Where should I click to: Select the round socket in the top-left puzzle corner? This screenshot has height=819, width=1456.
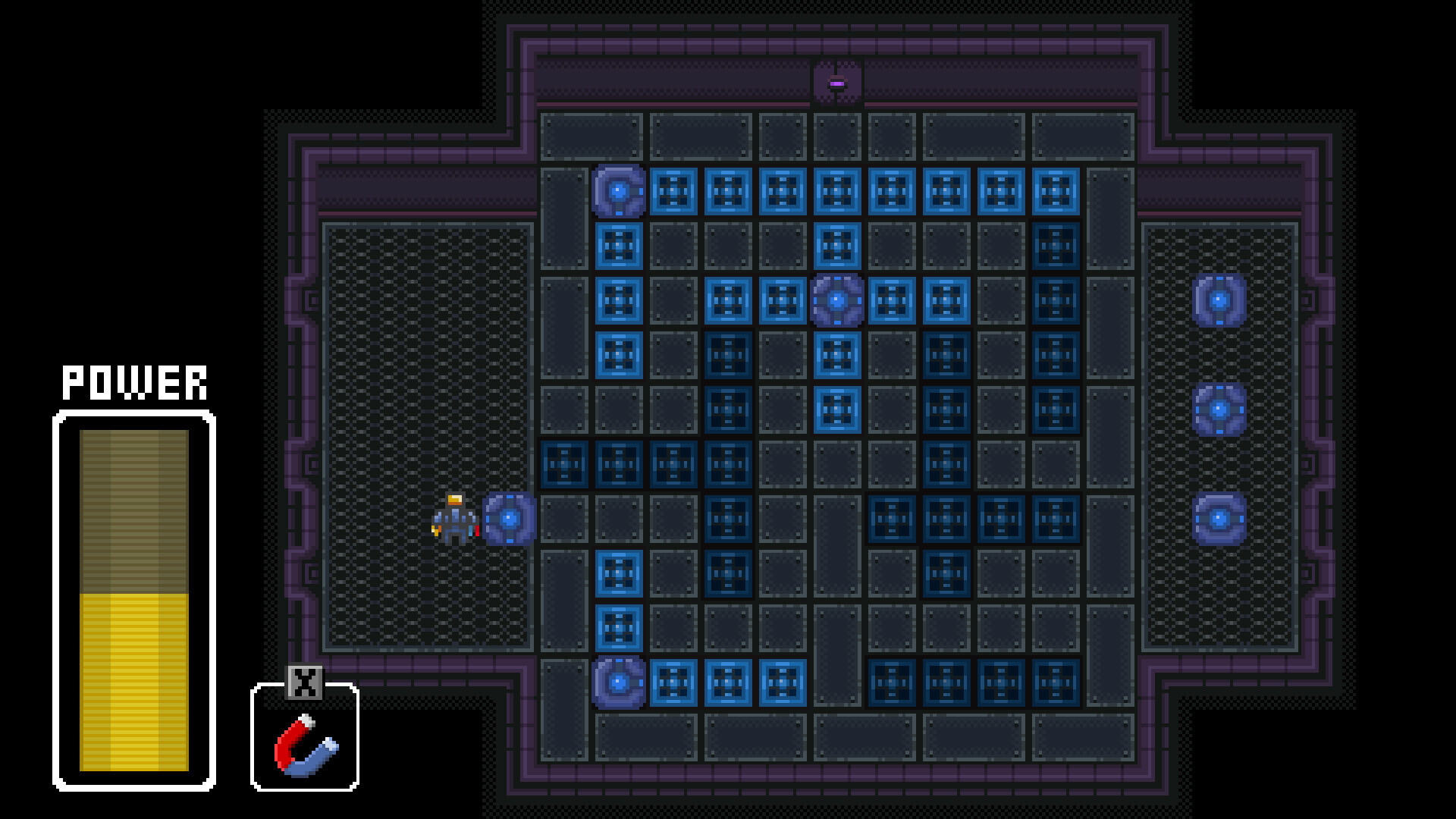(619, 191)
